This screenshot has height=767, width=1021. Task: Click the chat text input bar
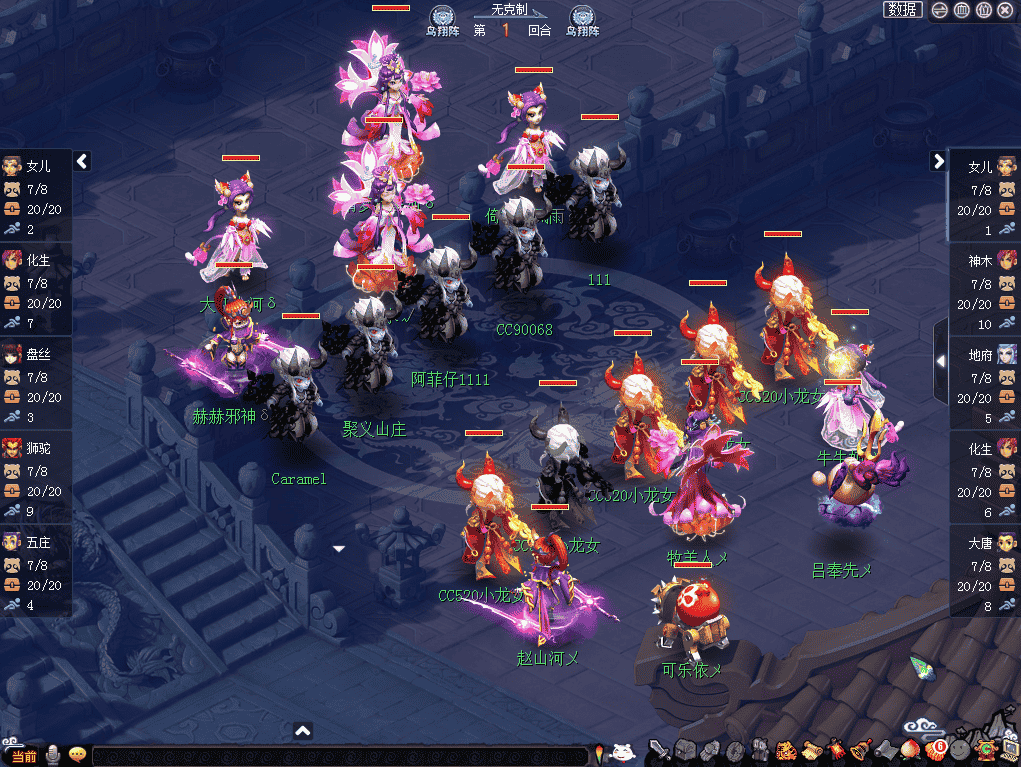[x=340, y=756]
